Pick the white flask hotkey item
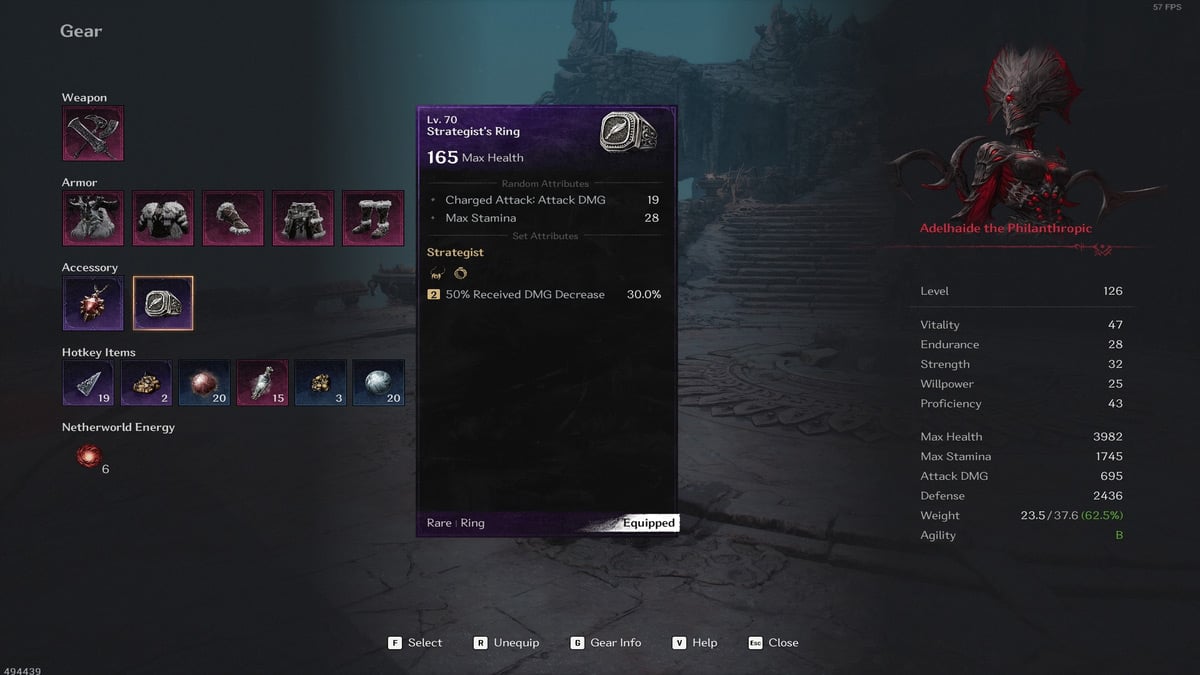 tap(262, 383)
